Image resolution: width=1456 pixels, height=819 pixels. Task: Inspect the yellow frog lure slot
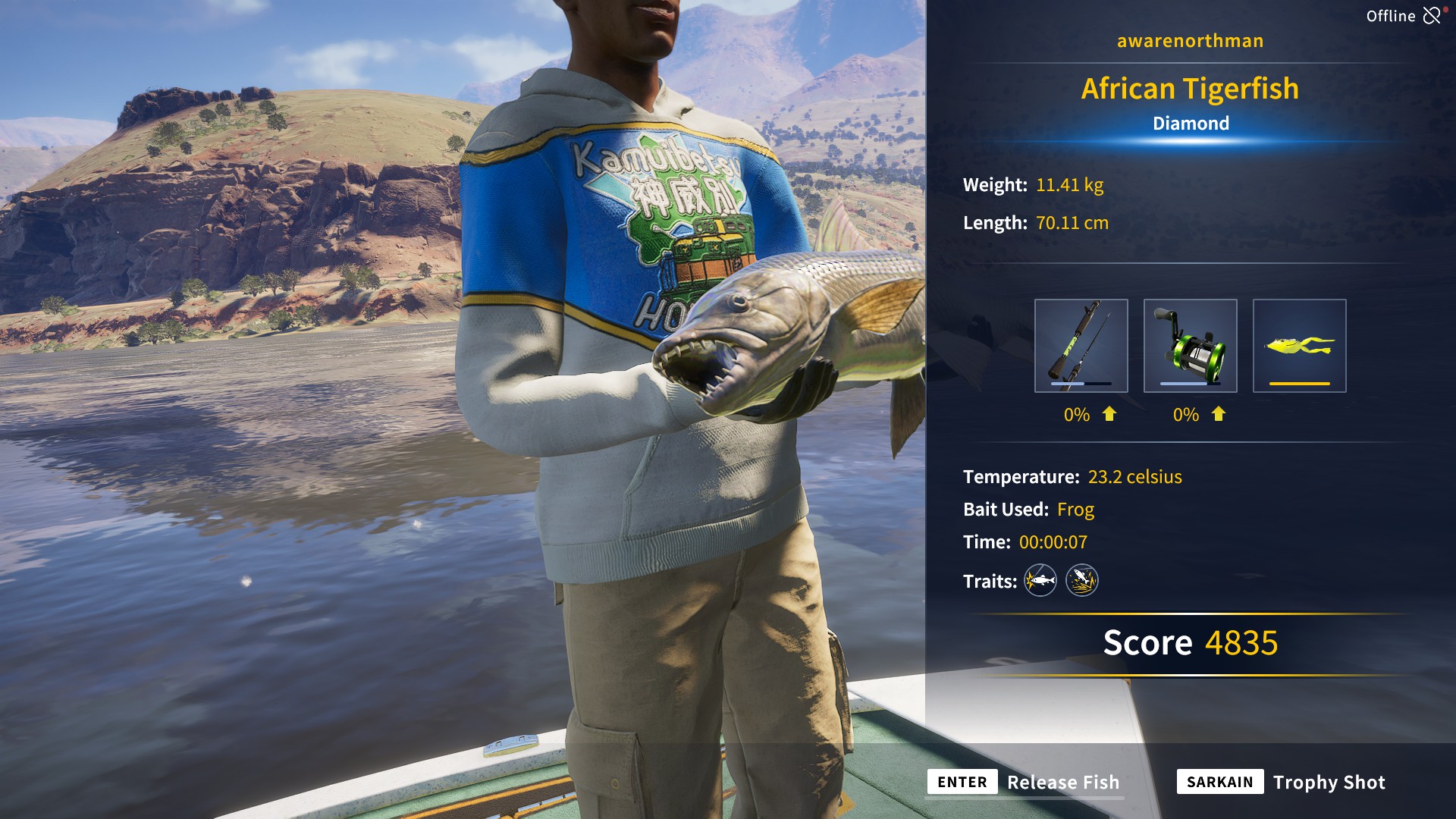coord(1299,346)
